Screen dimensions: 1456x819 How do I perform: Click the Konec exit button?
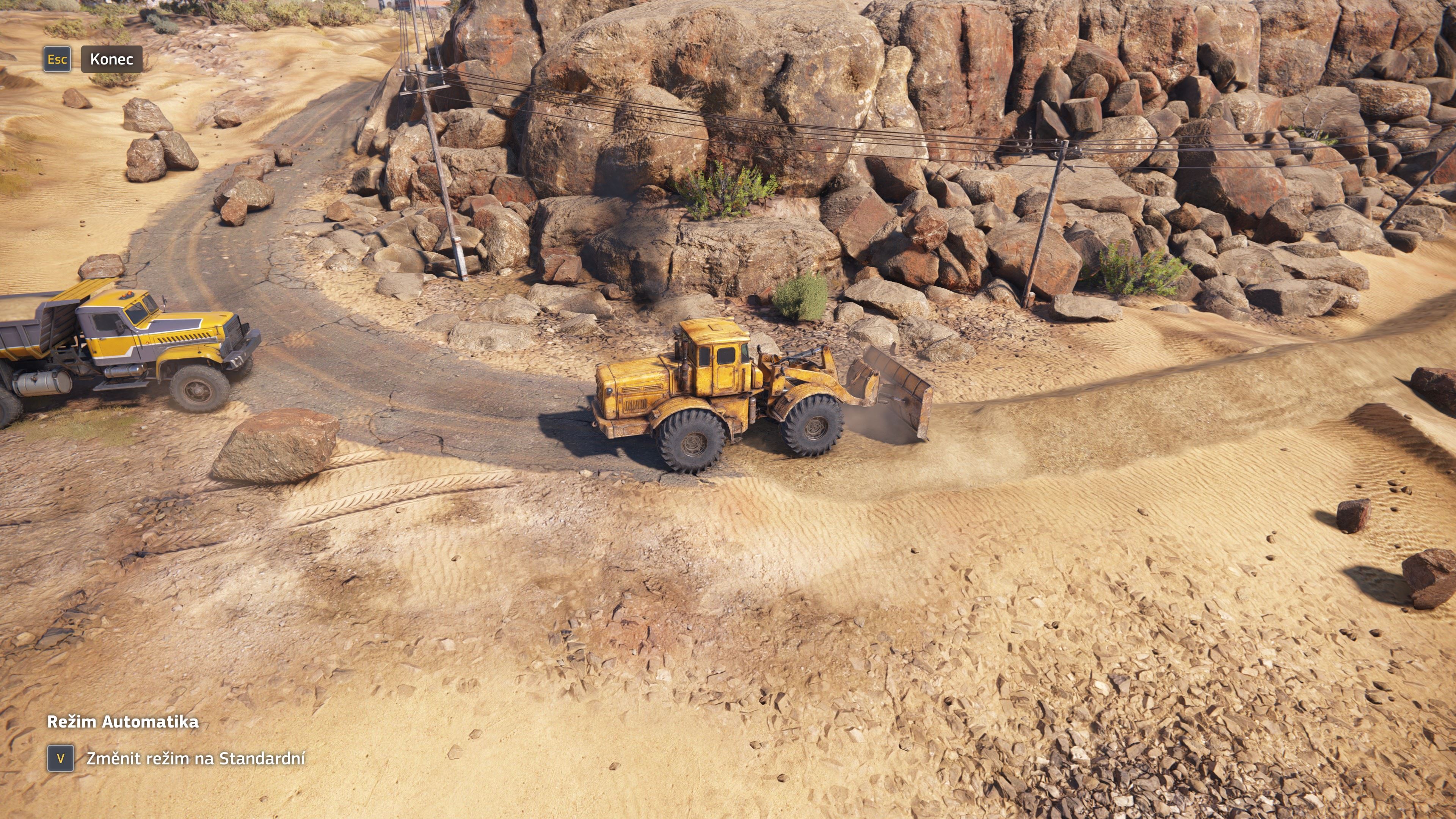tap(111, 60)
